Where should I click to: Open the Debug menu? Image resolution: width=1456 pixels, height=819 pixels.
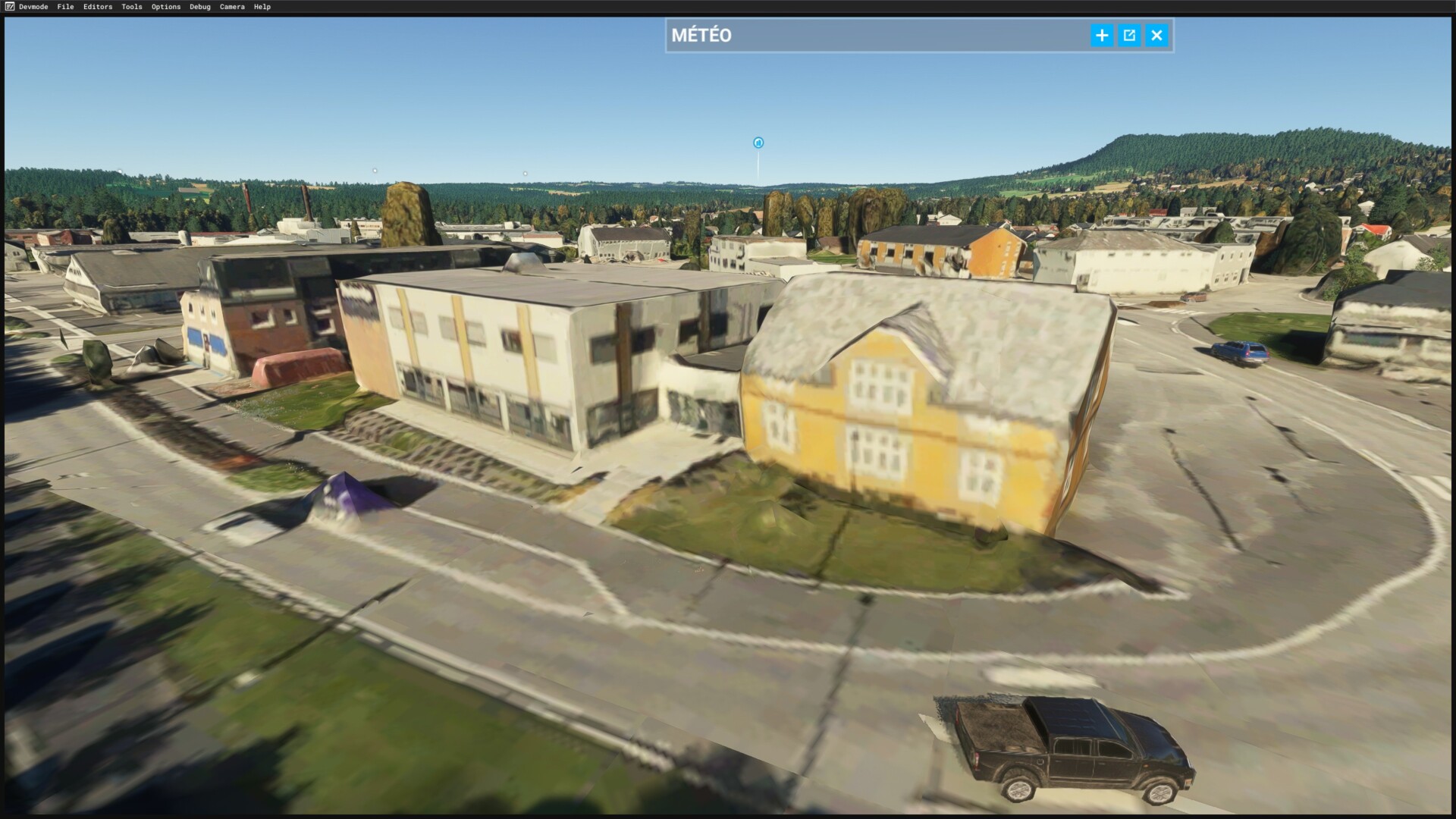[200, 7]
